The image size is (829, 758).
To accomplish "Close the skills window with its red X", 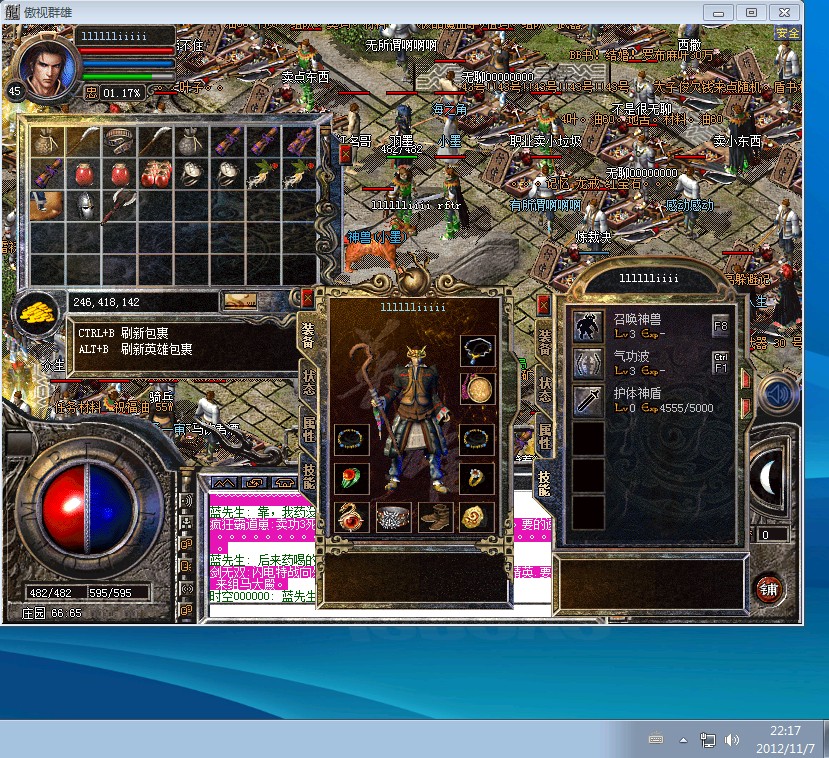I will click(543, 303).
